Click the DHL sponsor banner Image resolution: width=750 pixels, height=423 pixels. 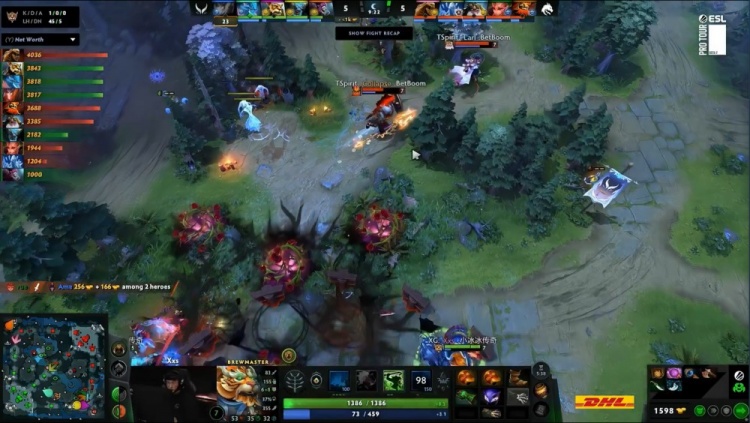605,402
